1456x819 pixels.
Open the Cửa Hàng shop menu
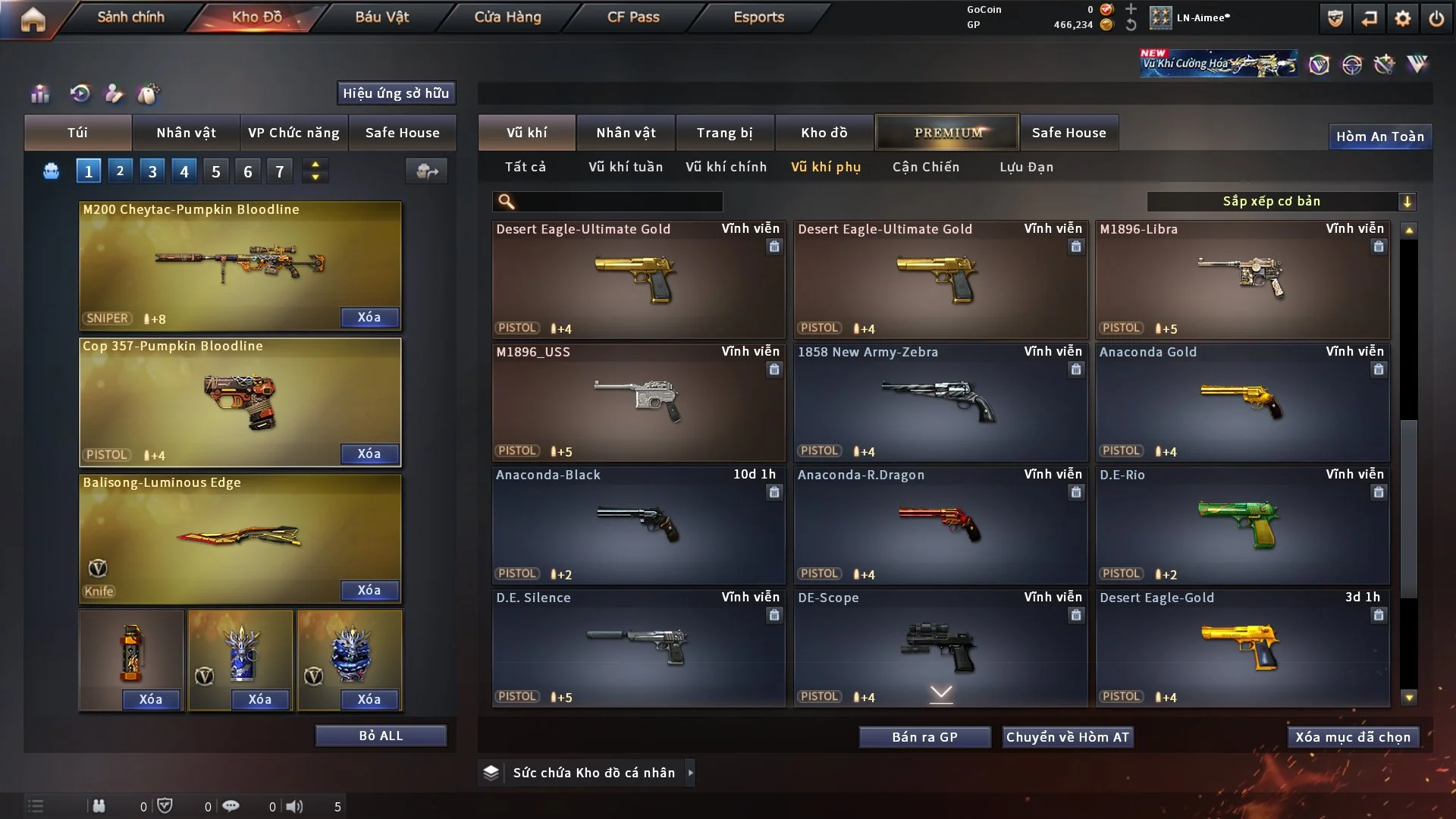507,17
